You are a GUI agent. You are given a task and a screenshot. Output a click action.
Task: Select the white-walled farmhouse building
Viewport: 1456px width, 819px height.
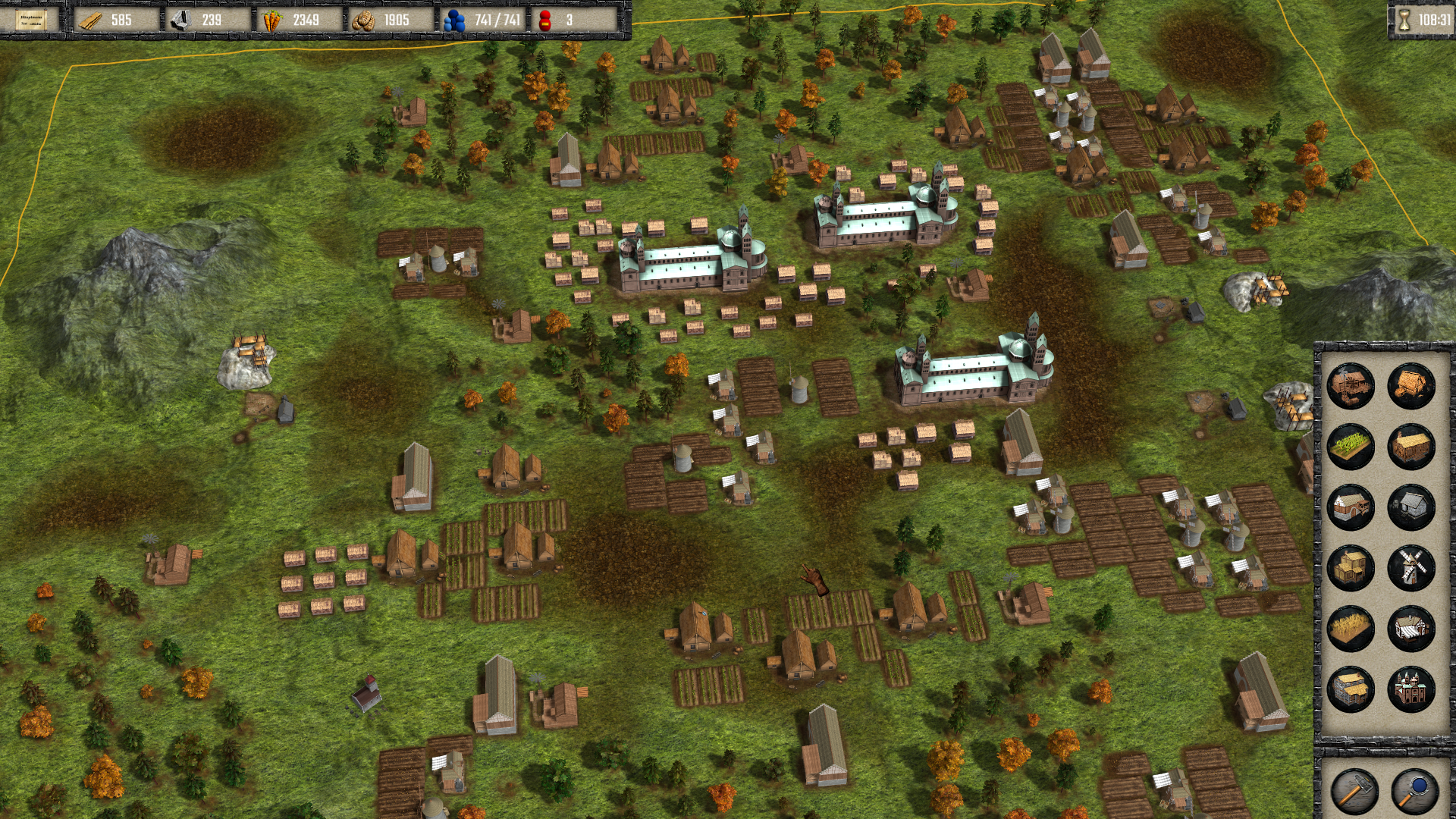(1351, 507)
